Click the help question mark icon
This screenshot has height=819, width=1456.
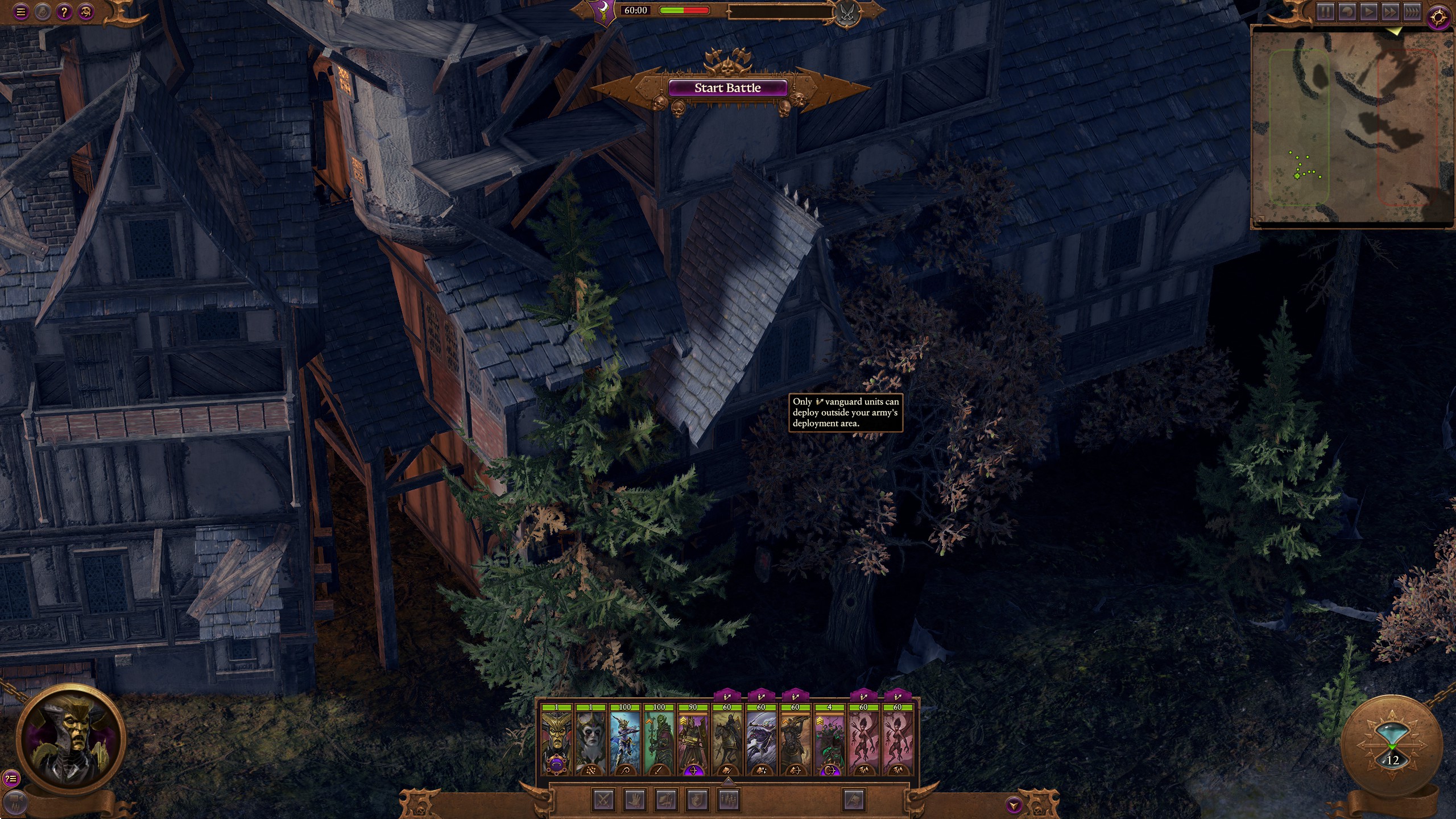[64, 13]
